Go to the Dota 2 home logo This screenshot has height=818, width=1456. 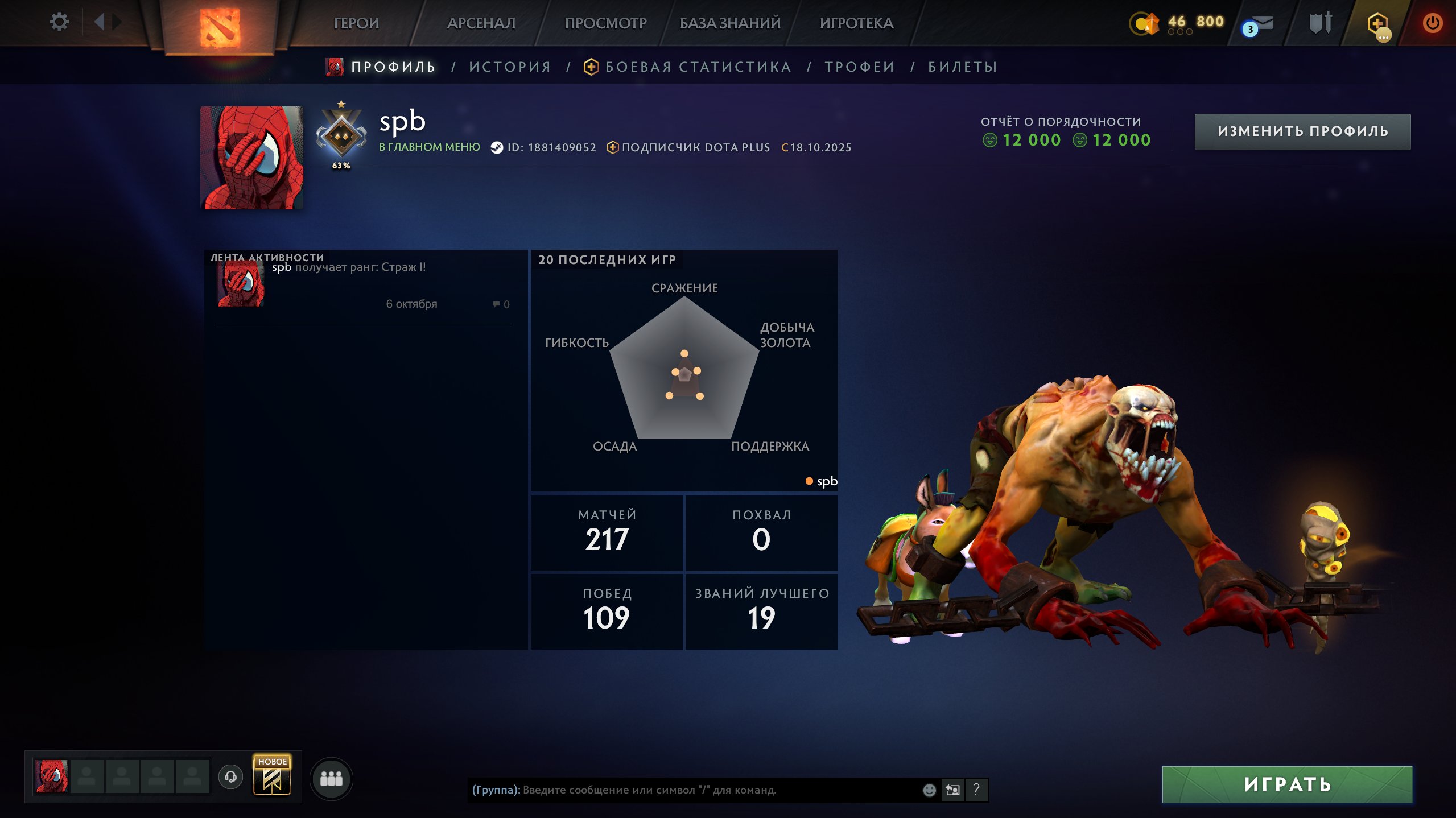click(220, 27)
